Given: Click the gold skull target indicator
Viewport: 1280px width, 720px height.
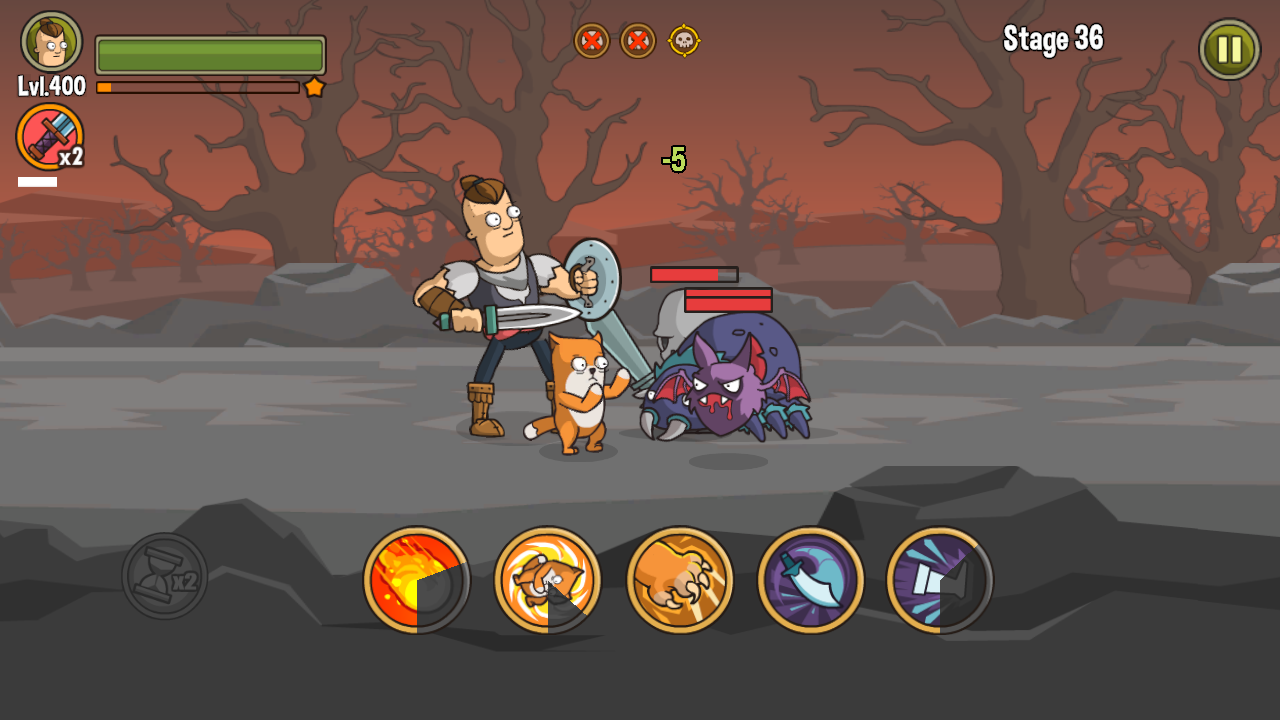Looking at the screenshot, I should pyautogui.click(x=685, y=42).
